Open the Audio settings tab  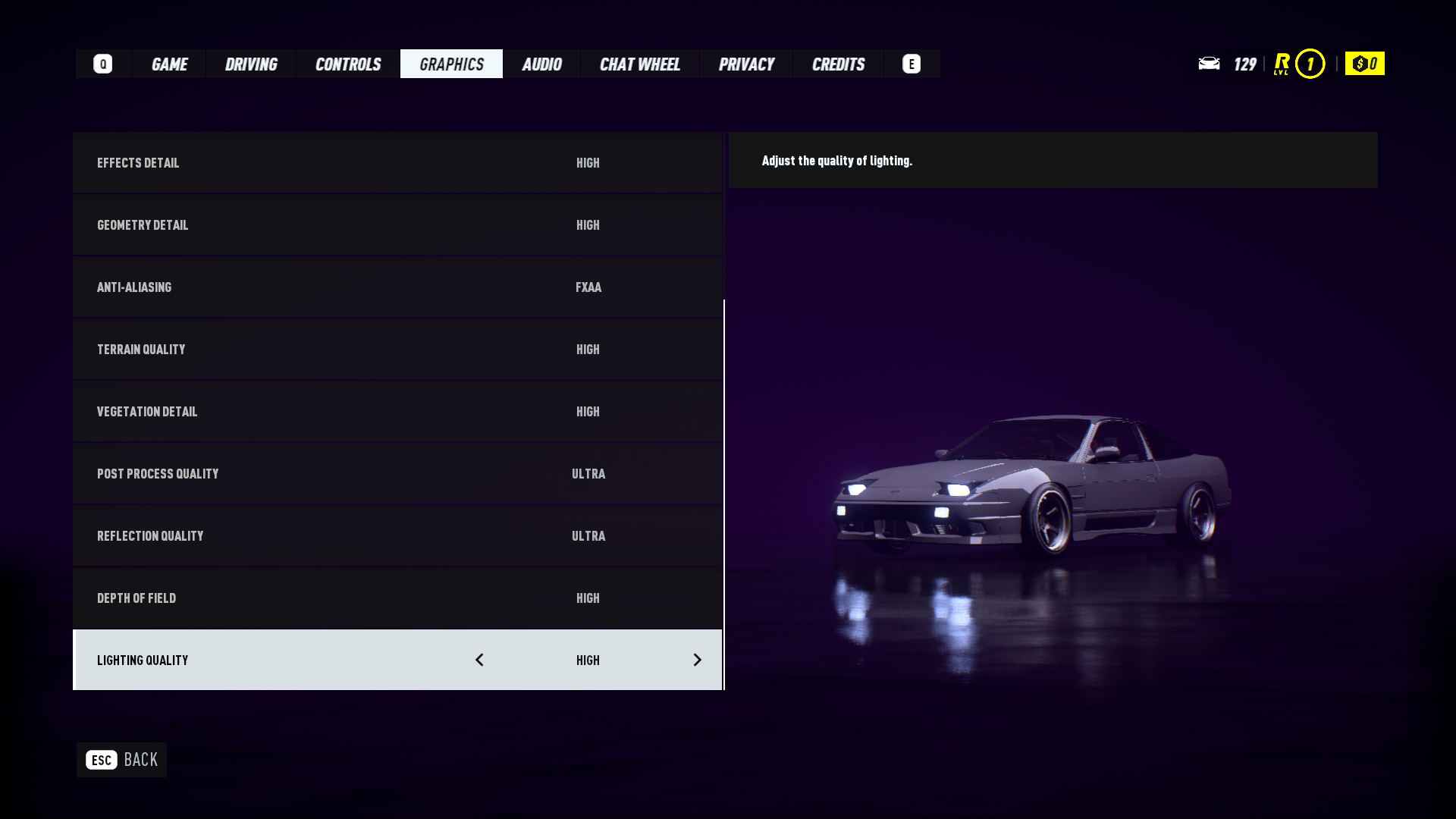pos(541,64)
